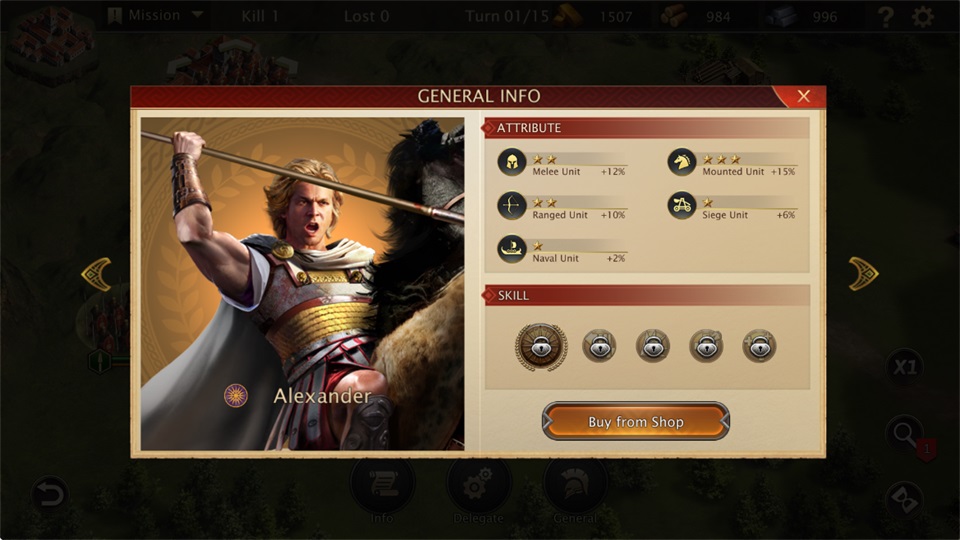Toggle the X1 game speed button
The height and width of the screenshot is (540, 960).
[905, 367]
